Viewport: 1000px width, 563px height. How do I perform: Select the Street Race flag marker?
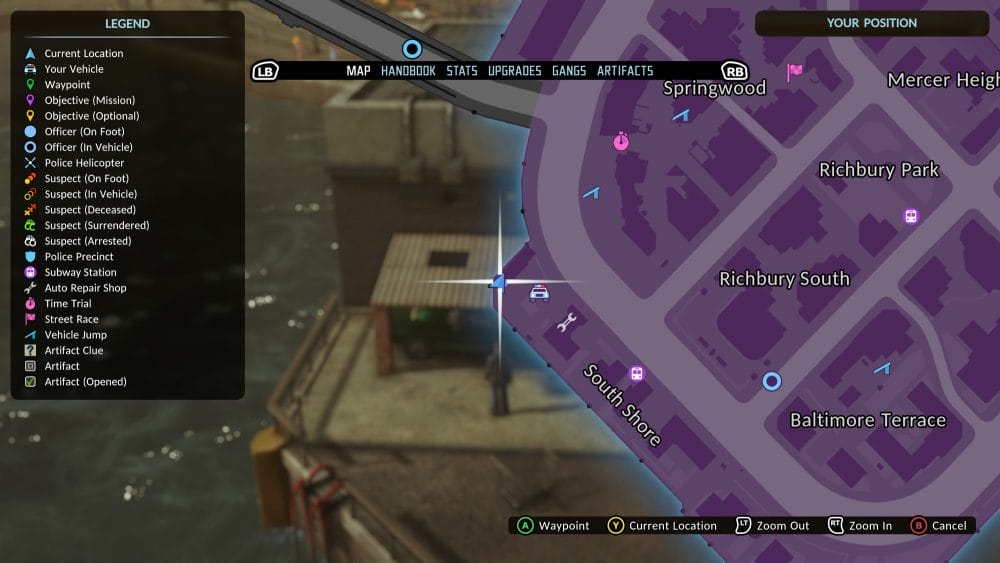pos(795,71)
